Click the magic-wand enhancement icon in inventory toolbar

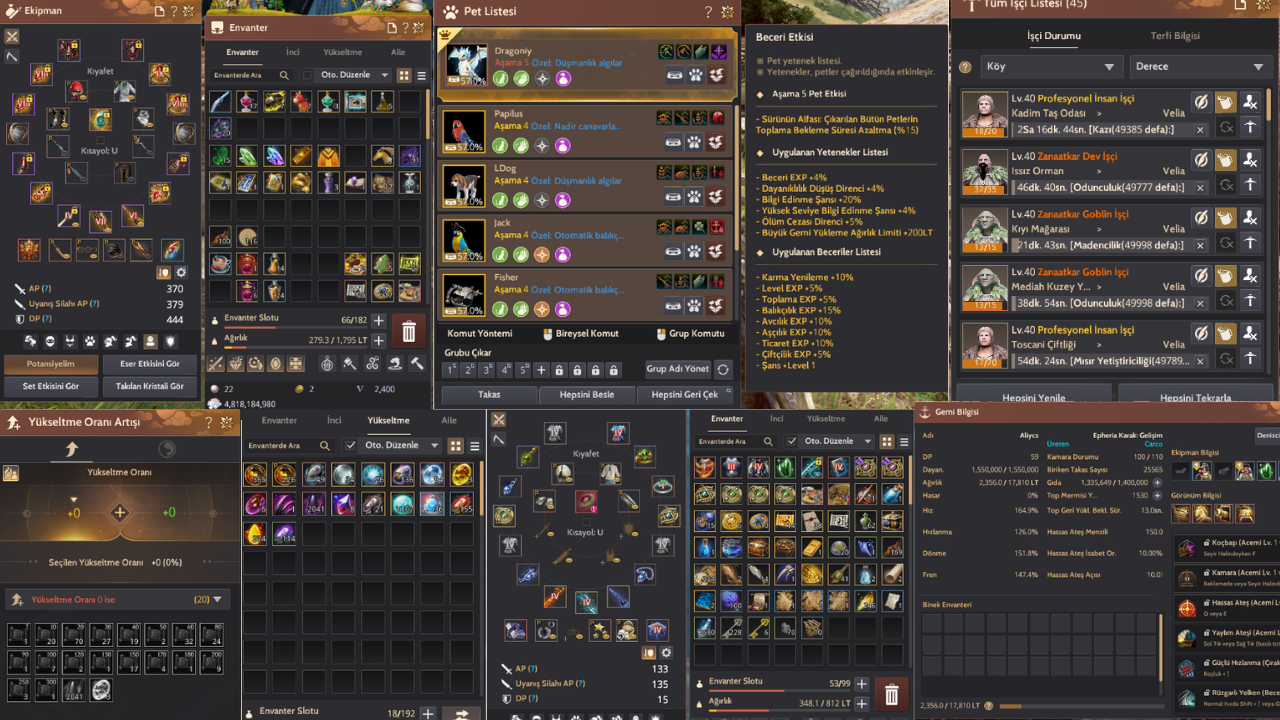click(215, 364)
